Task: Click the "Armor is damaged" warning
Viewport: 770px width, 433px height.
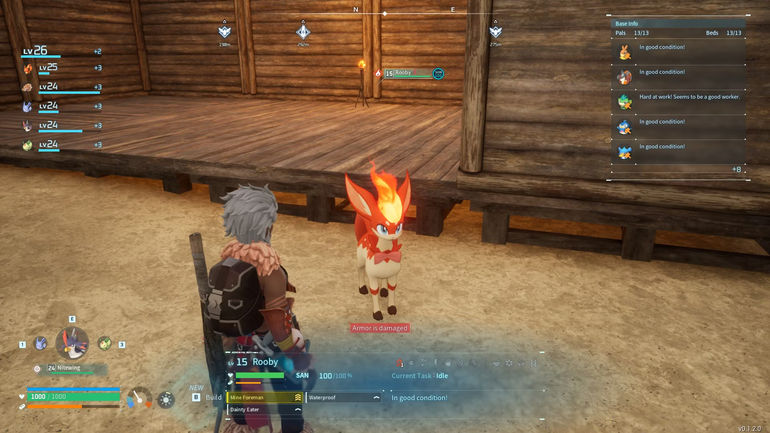Action: pos(380,328)
